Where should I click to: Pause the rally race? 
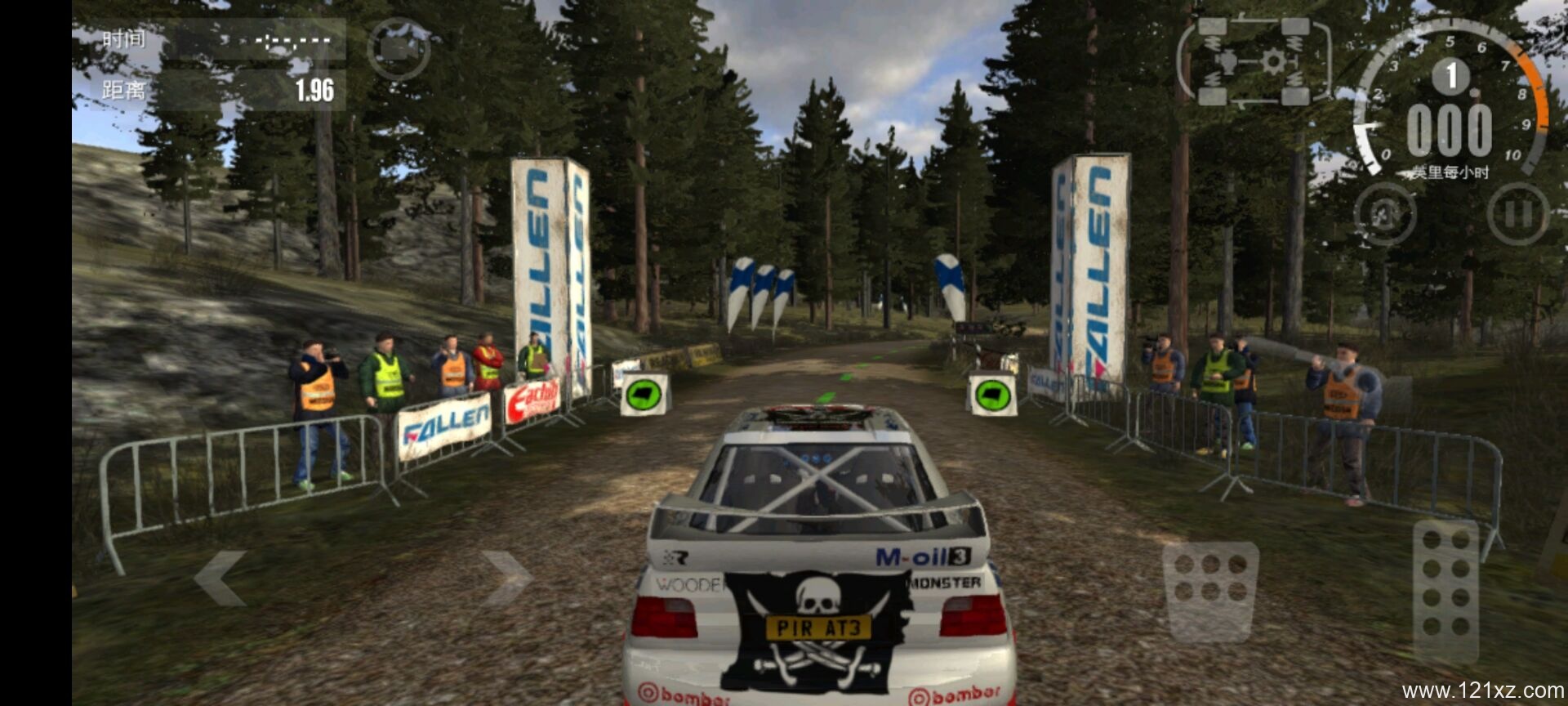pyautogui.click(x=1517, y=214)
